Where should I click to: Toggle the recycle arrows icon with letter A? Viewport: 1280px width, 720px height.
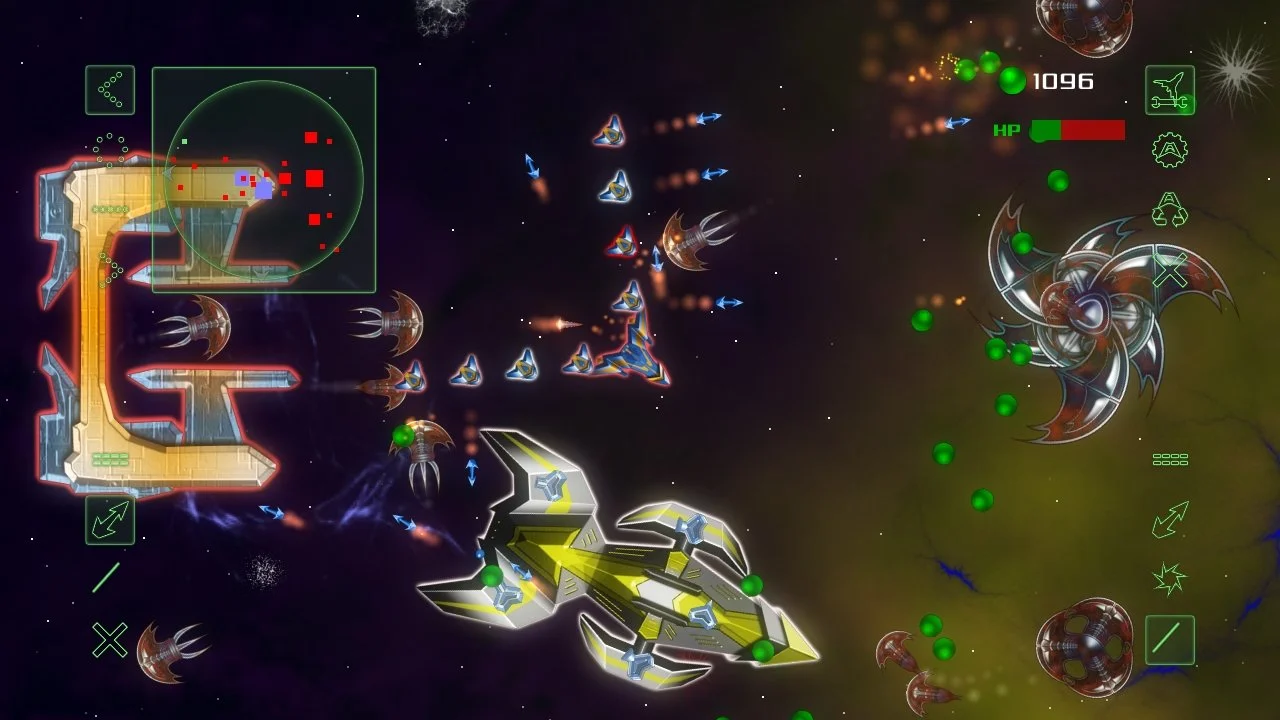tap(1169, 210)
